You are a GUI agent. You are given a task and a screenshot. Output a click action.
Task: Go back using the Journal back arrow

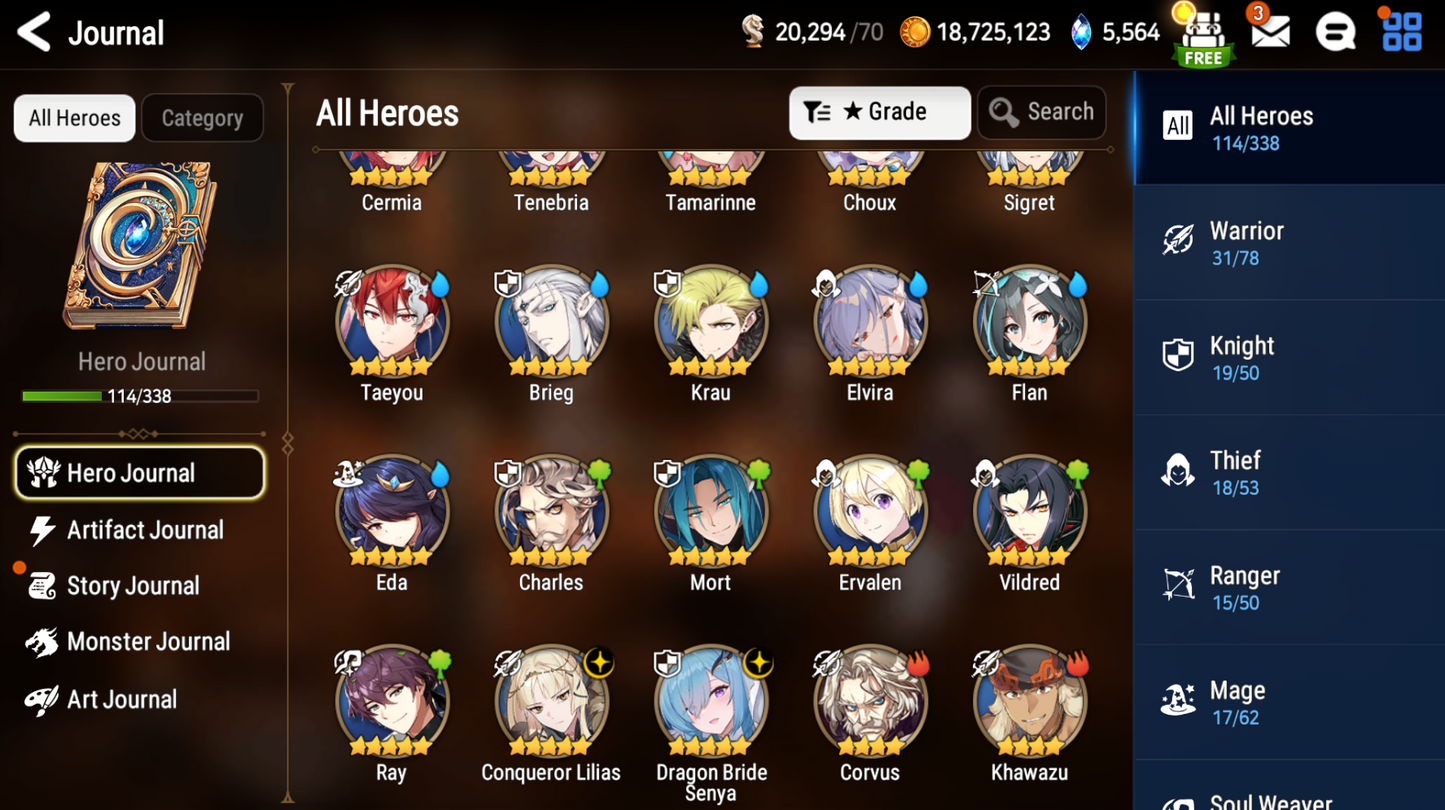coord(34,33)
